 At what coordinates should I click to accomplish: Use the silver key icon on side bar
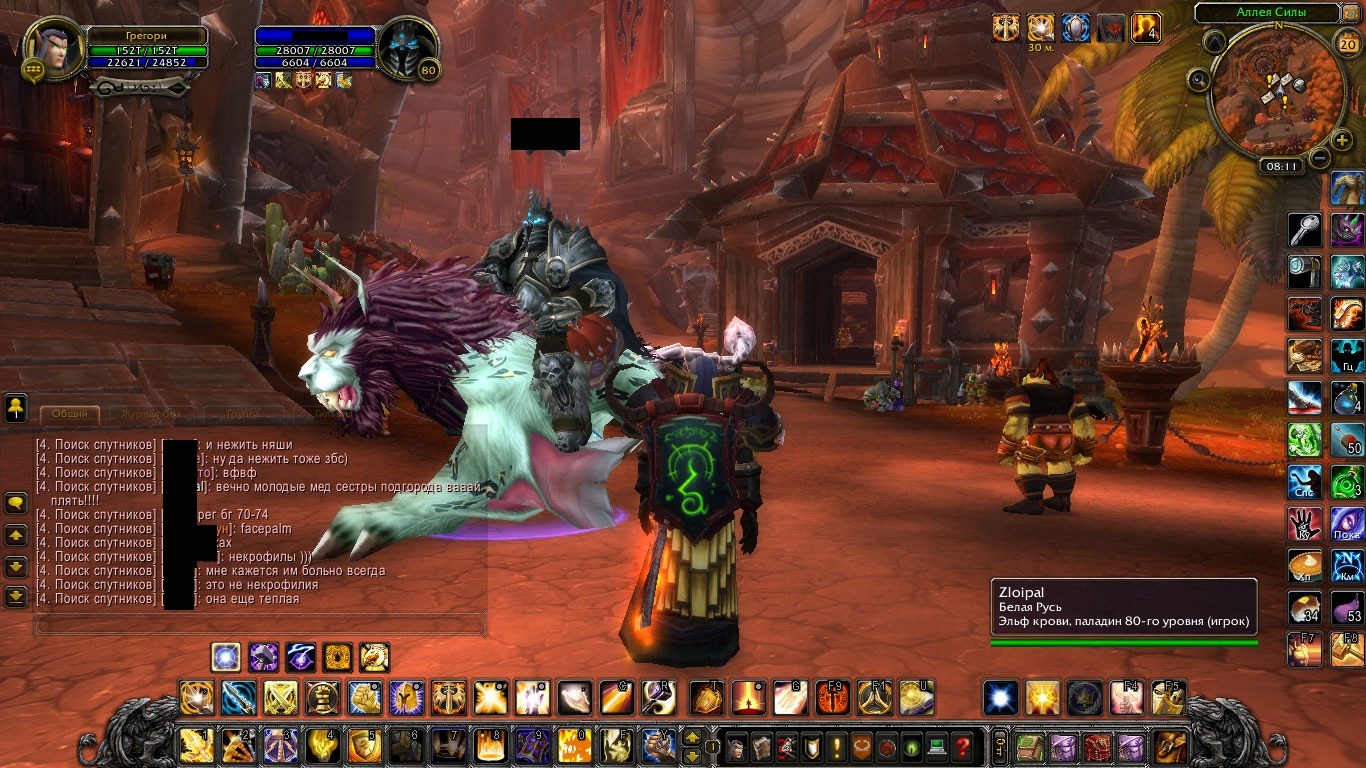tap(1304, 230)
